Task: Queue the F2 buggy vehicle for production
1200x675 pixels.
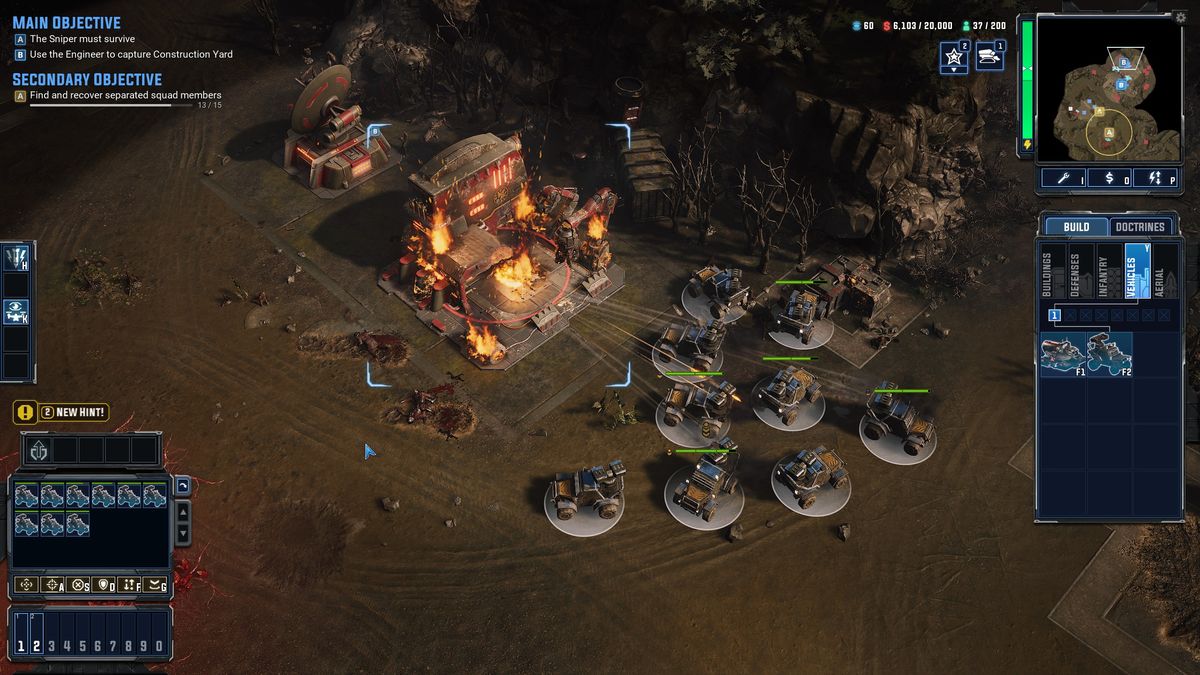Action: pos(1109,354)
